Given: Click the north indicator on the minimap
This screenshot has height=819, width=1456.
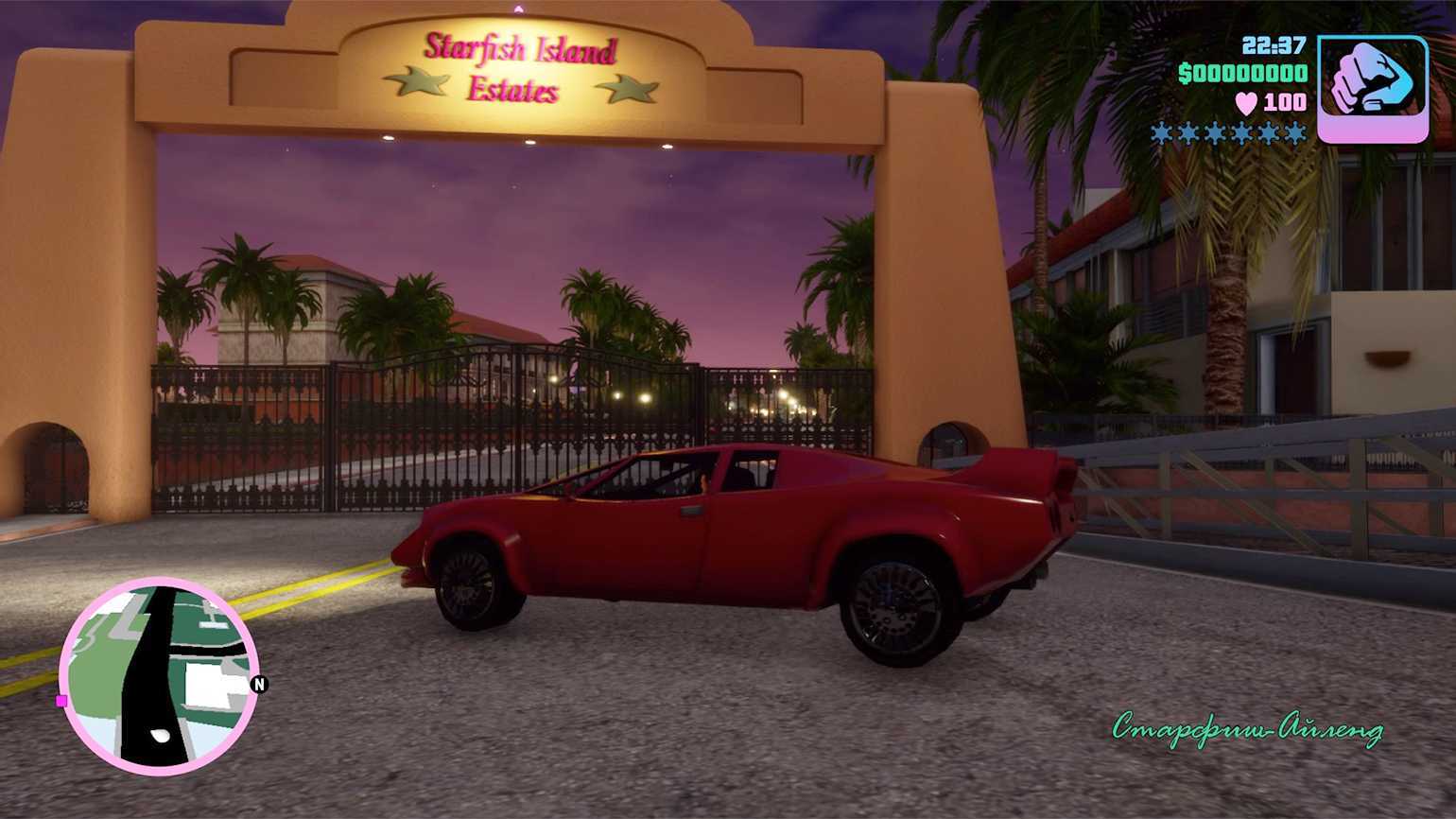Looking at the screenshot, I should [259, 685].
